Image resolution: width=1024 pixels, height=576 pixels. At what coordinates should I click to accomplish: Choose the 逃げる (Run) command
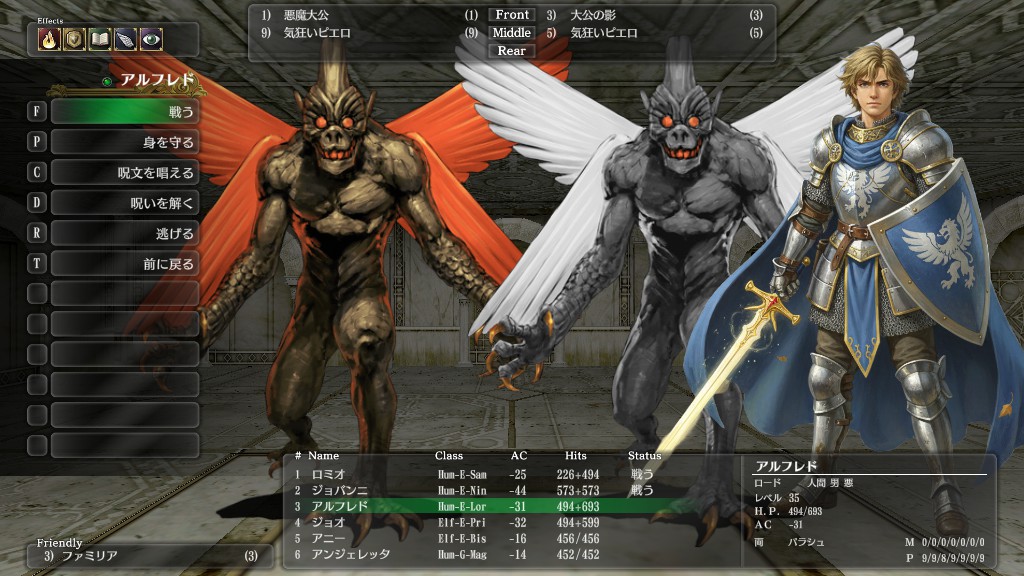coord(124,233)
